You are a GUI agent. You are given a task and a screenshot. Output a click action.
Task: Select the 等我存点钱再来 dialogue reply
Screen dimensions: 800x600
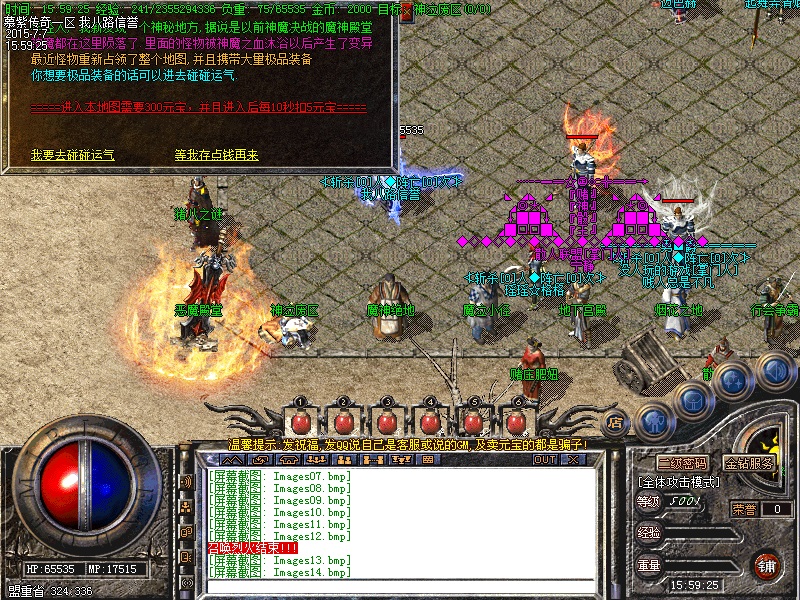tap(216, 155)
